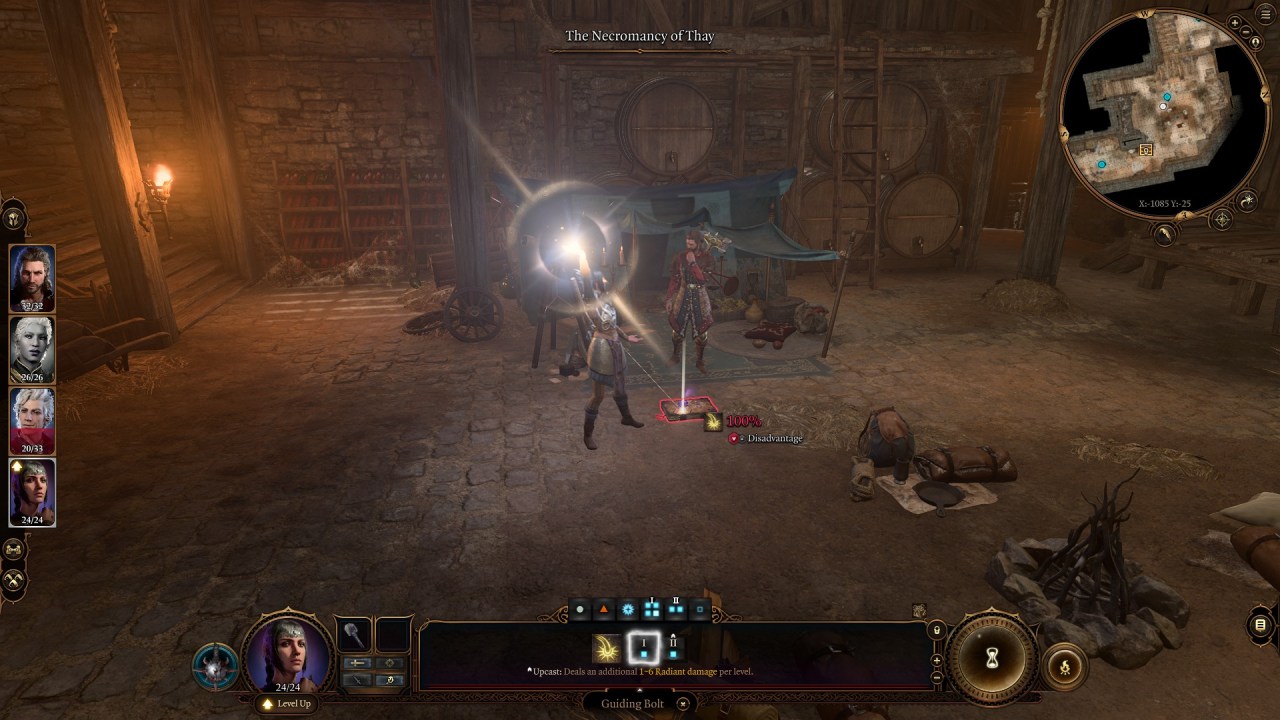Click the End Turn hourglass icon

tap(992, 660)
